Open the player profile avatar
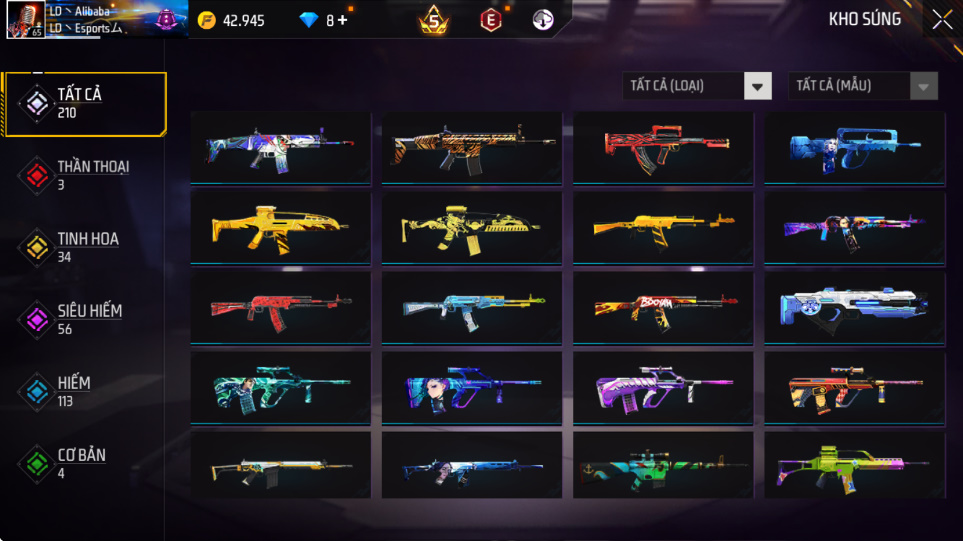 point(24,20)
